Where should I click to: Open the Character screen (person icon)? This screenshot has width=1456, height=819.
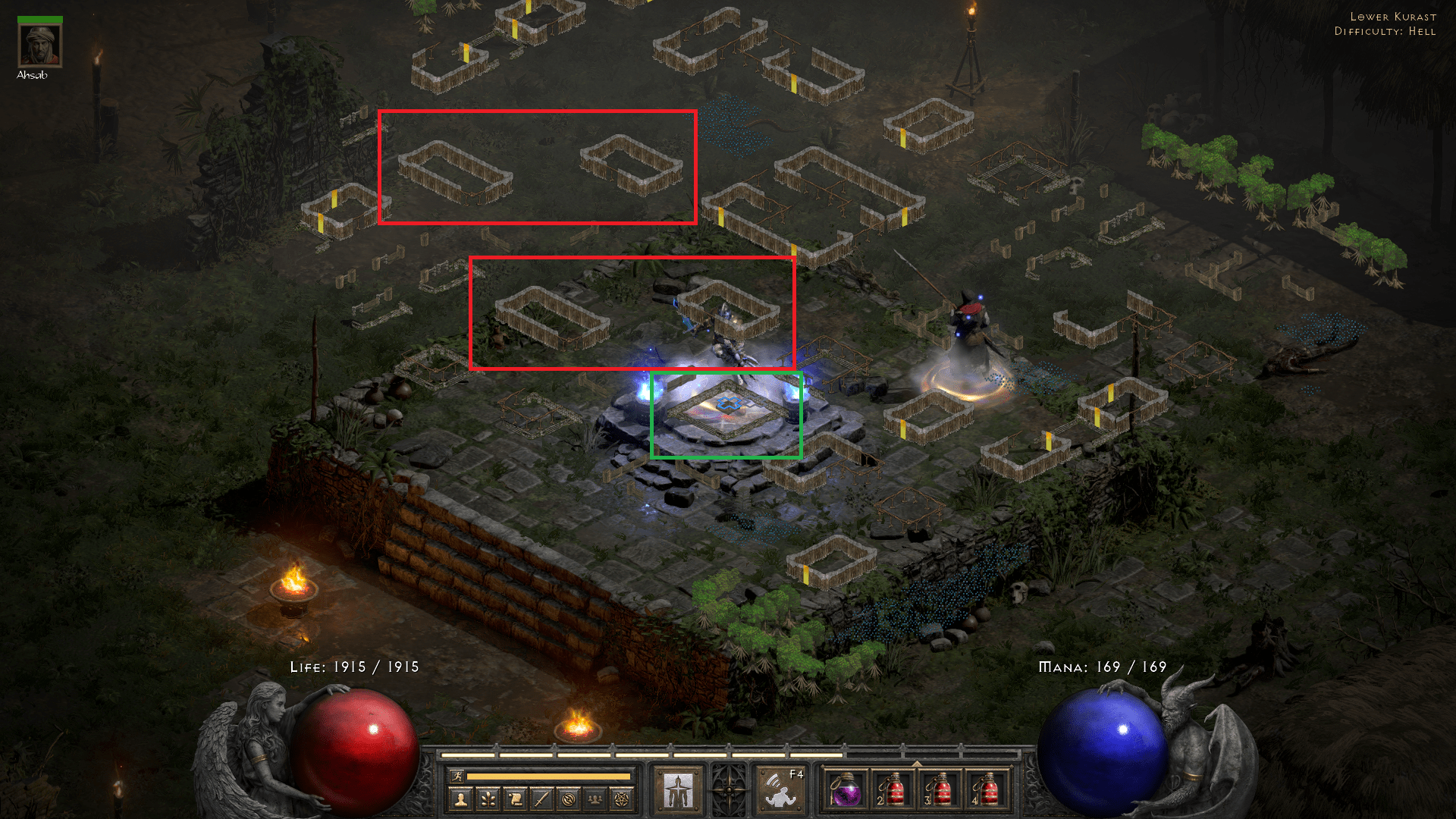point(461,798)
